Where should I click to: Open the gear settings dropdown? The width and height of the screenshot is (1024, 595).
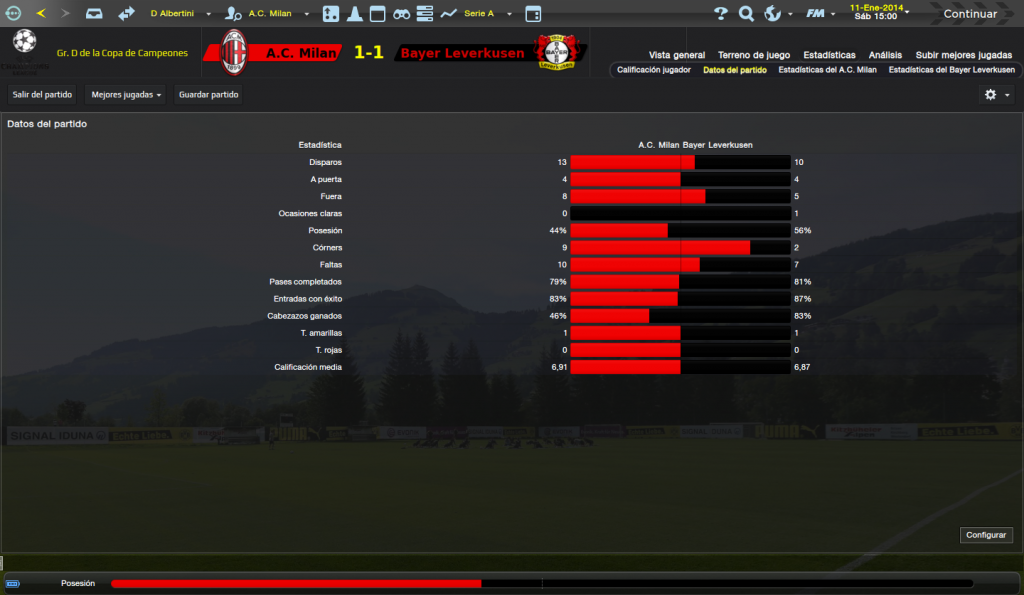996,94
